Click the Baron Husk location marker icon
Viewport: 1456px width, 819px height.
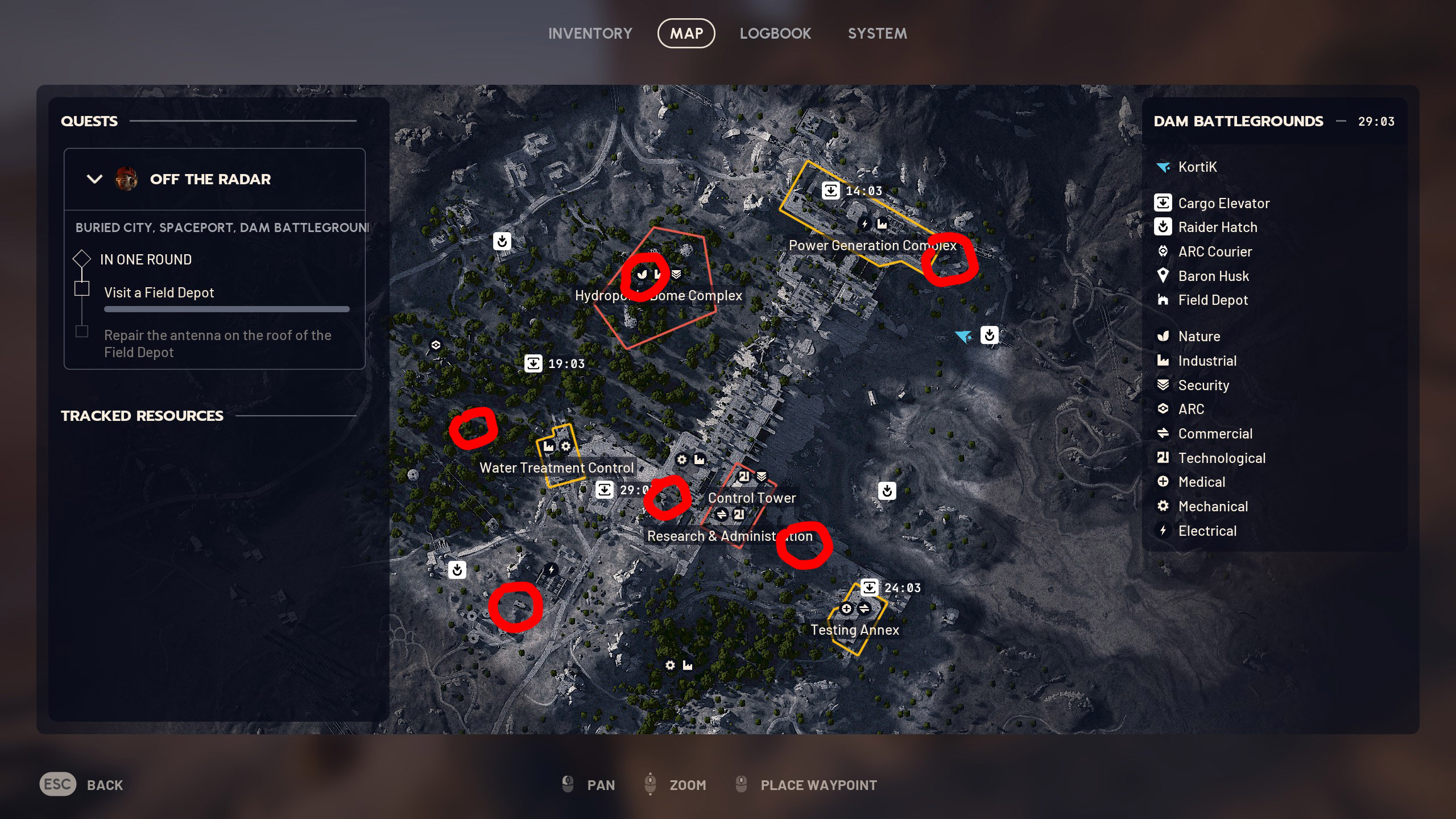coord(1163,276)
